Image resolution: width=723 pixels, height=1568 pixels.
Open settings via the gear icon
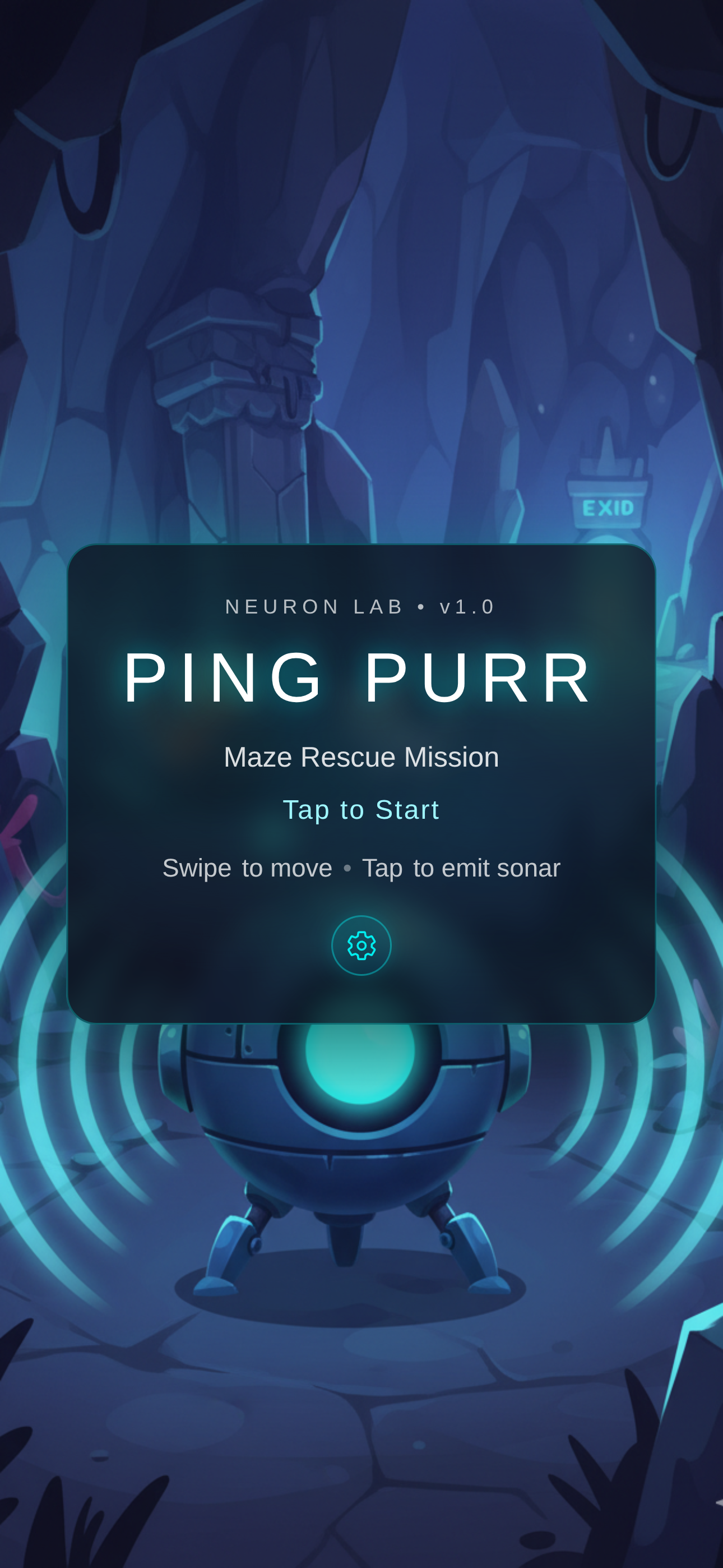click(x=361, y=946)
